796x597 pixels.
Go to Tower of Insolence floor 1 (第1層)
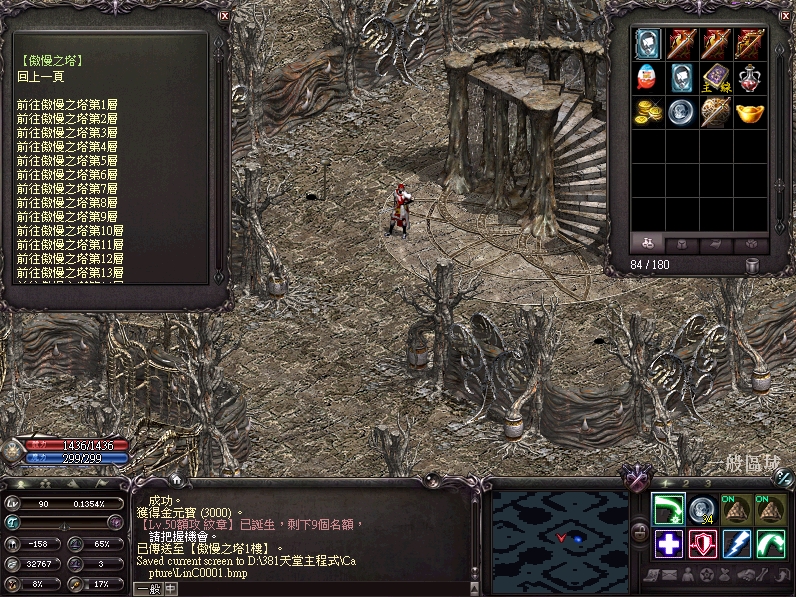[67, 104]
